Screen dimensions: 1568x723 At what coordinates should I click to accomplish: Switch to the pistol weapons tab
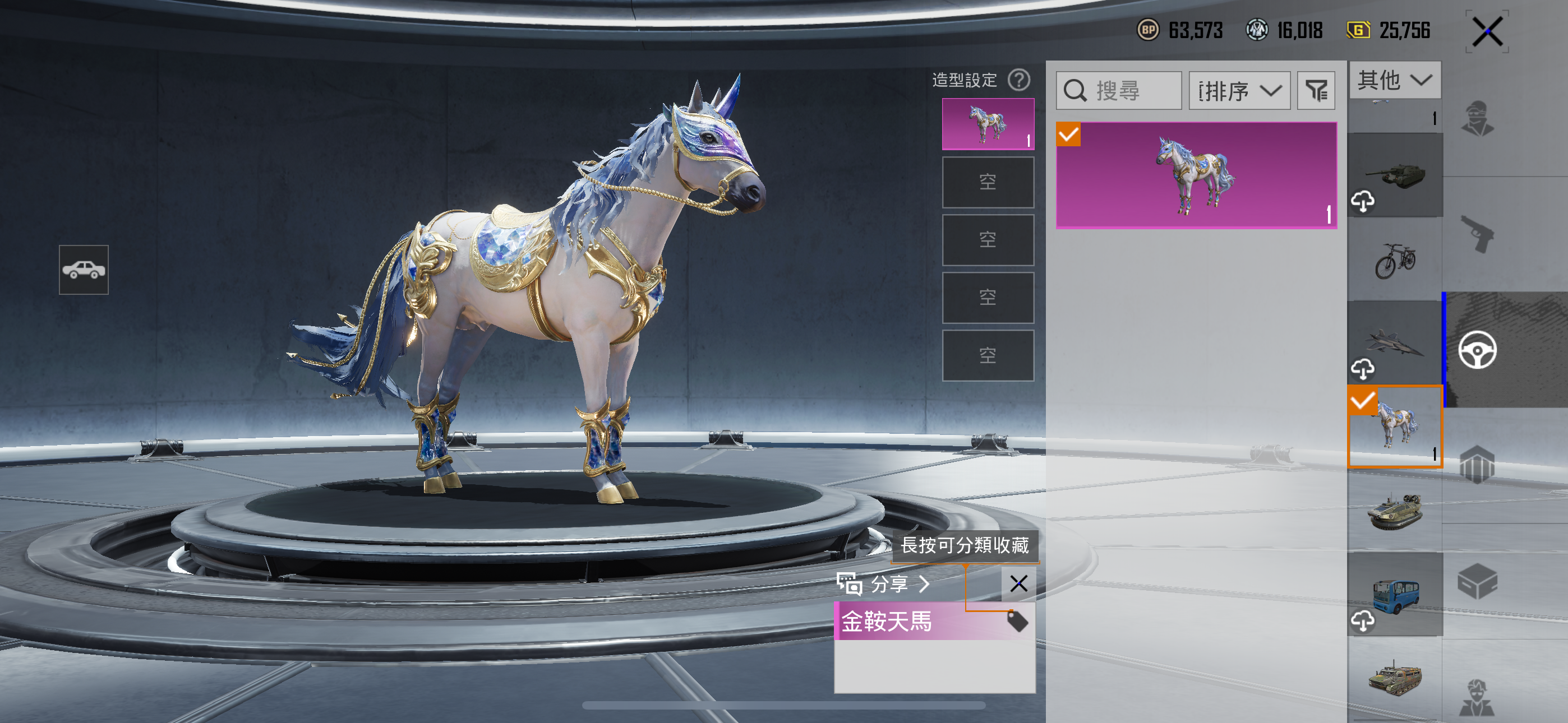(x=1477, y=234)
